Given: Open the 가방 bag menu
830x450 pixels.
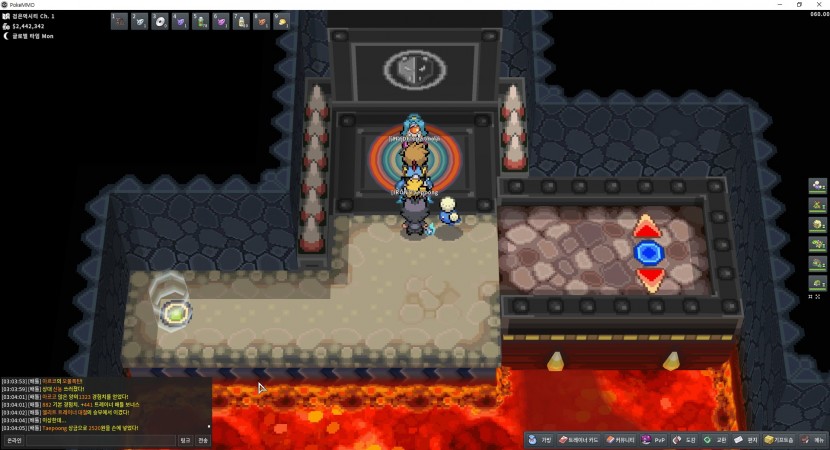Looking at the screenshot, I should [540, 440].
